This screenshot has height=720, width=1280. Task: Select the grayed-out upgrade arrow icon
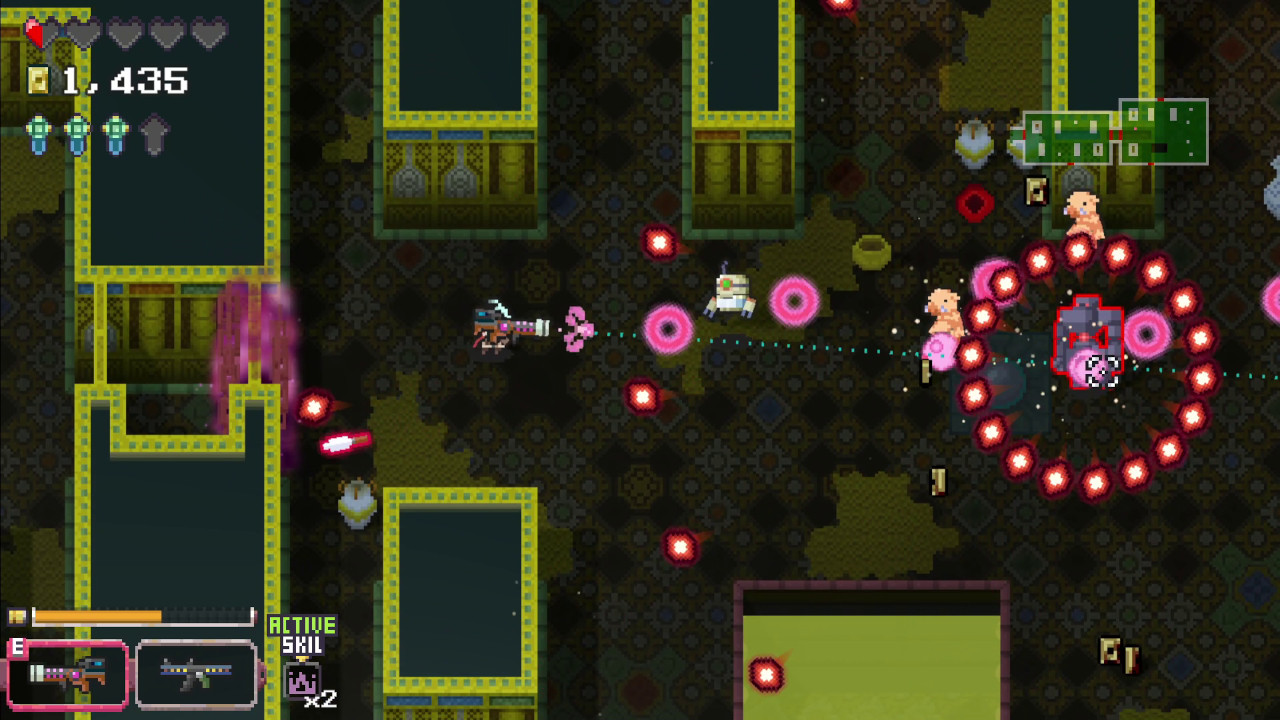coord(154,133)
